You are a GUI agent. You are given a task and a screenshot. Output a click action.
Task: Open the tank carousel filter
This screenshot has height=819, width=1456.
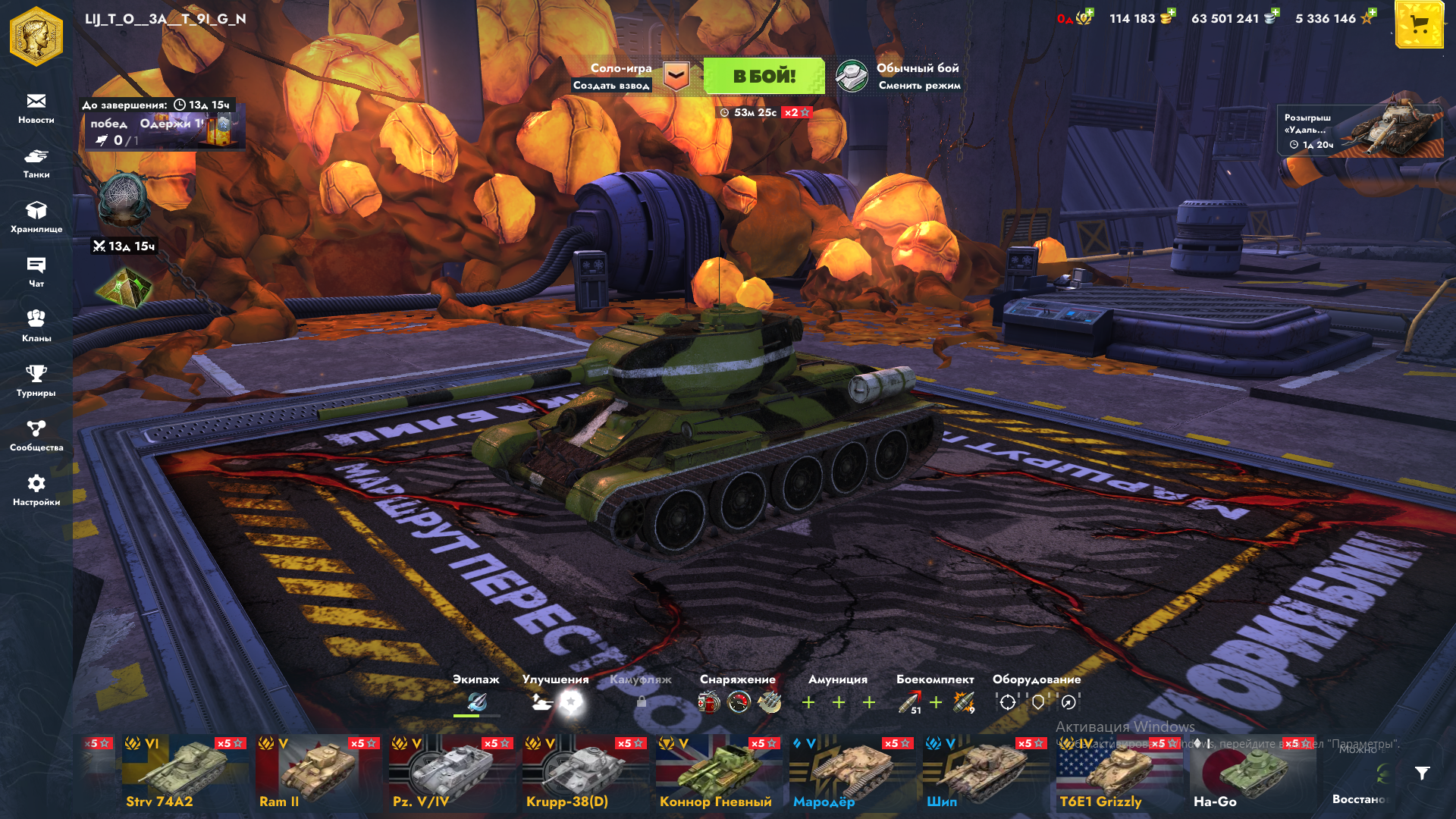click(x=1422, y=773)
